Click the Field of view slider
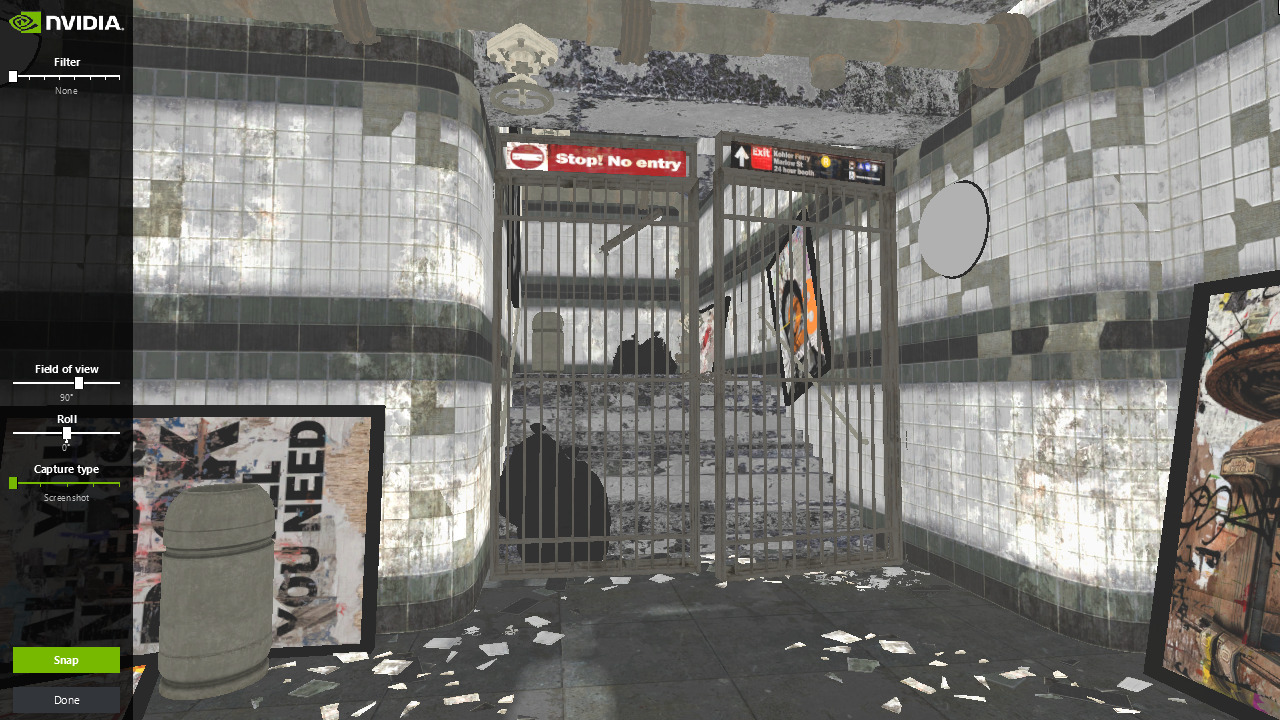Screen dimensions: 1280x720 point(66,383)
